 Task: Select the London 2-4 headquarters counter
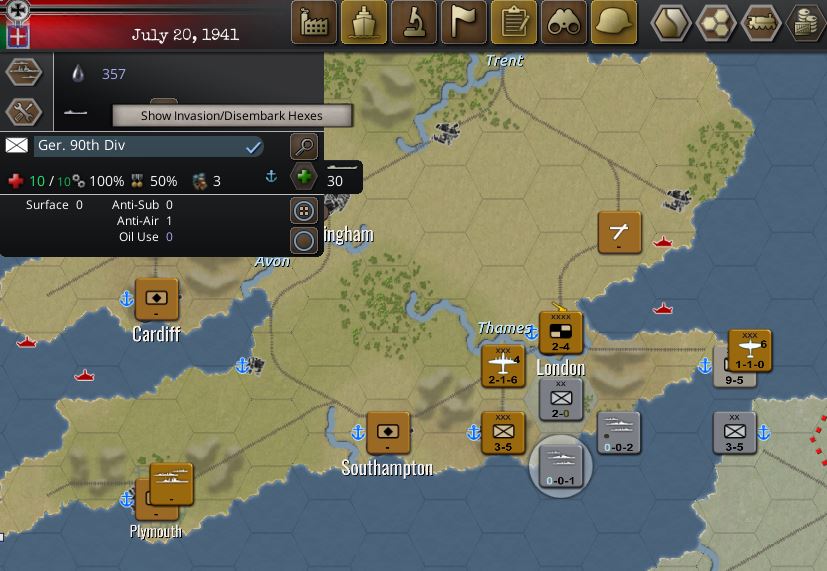560,332
